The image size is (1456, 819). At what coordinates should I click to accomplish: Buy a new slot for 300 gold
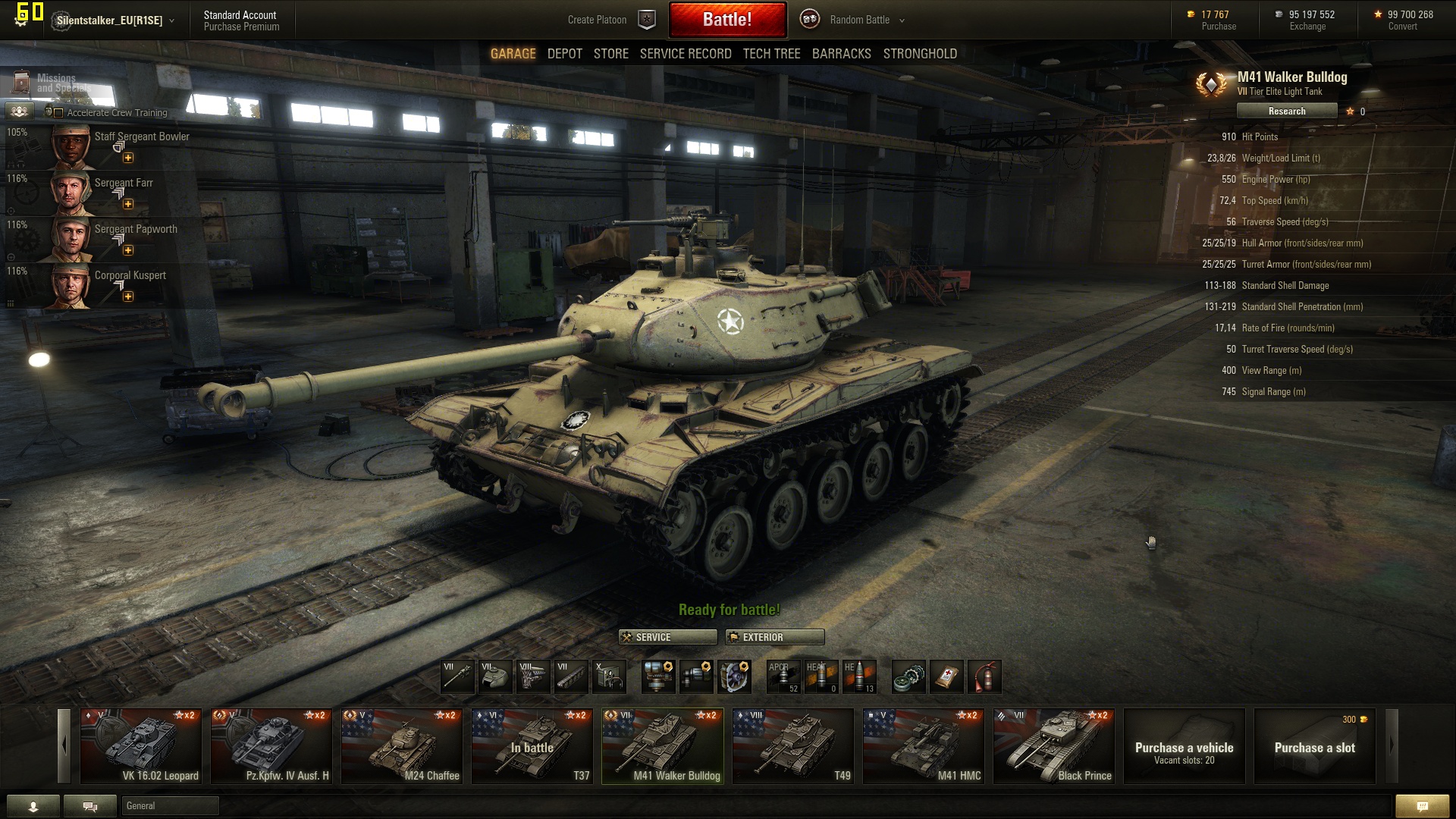[1314, 746]
